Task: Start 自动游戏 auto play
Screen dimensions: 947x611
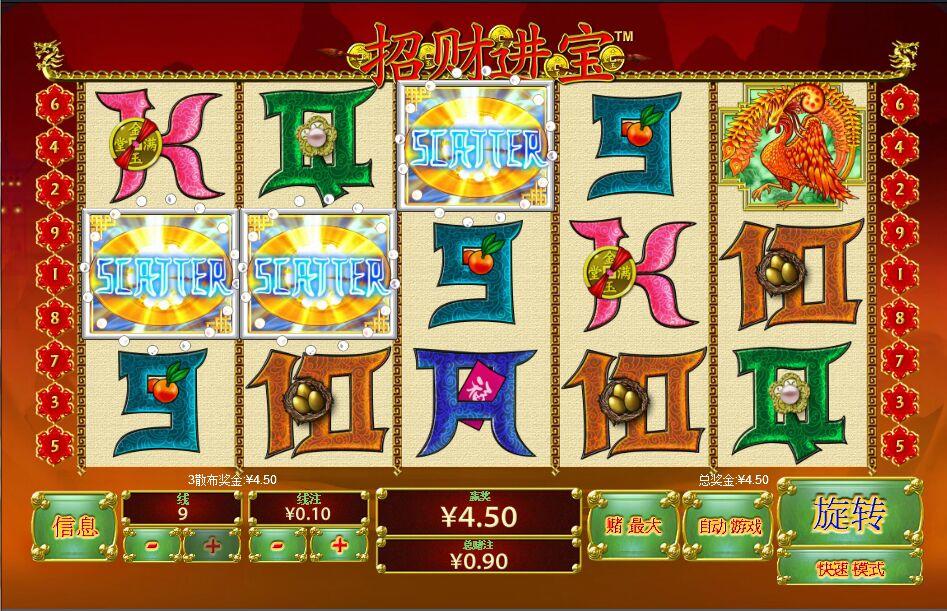Action: (729, 525)
